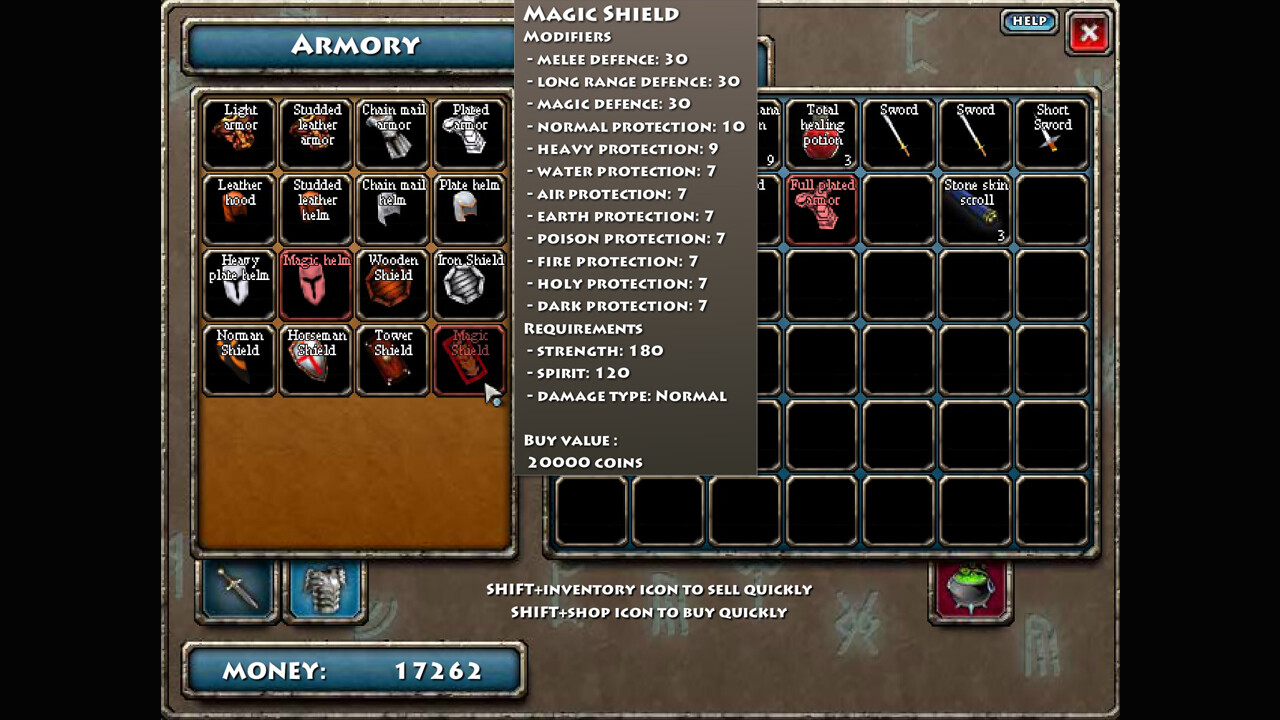The image size is (1280, 720).
Task: Click an empty inventory slot
Action: (898, 285)
